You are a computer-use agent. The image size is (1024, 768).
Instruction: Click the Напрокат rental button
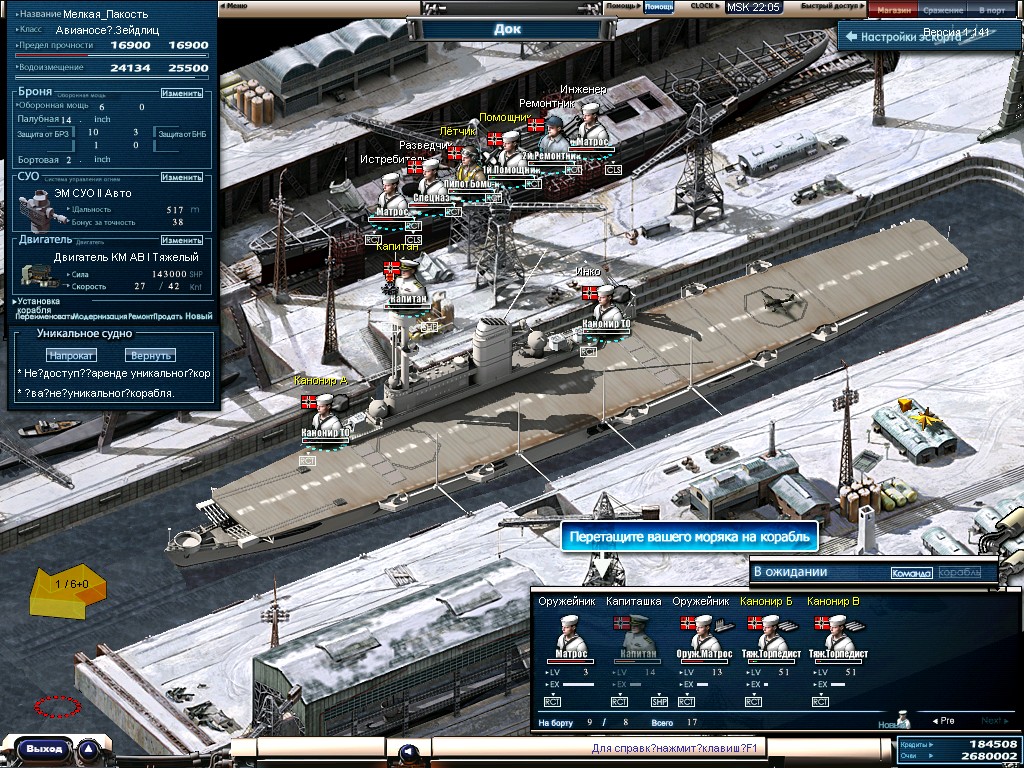(71, 355)
